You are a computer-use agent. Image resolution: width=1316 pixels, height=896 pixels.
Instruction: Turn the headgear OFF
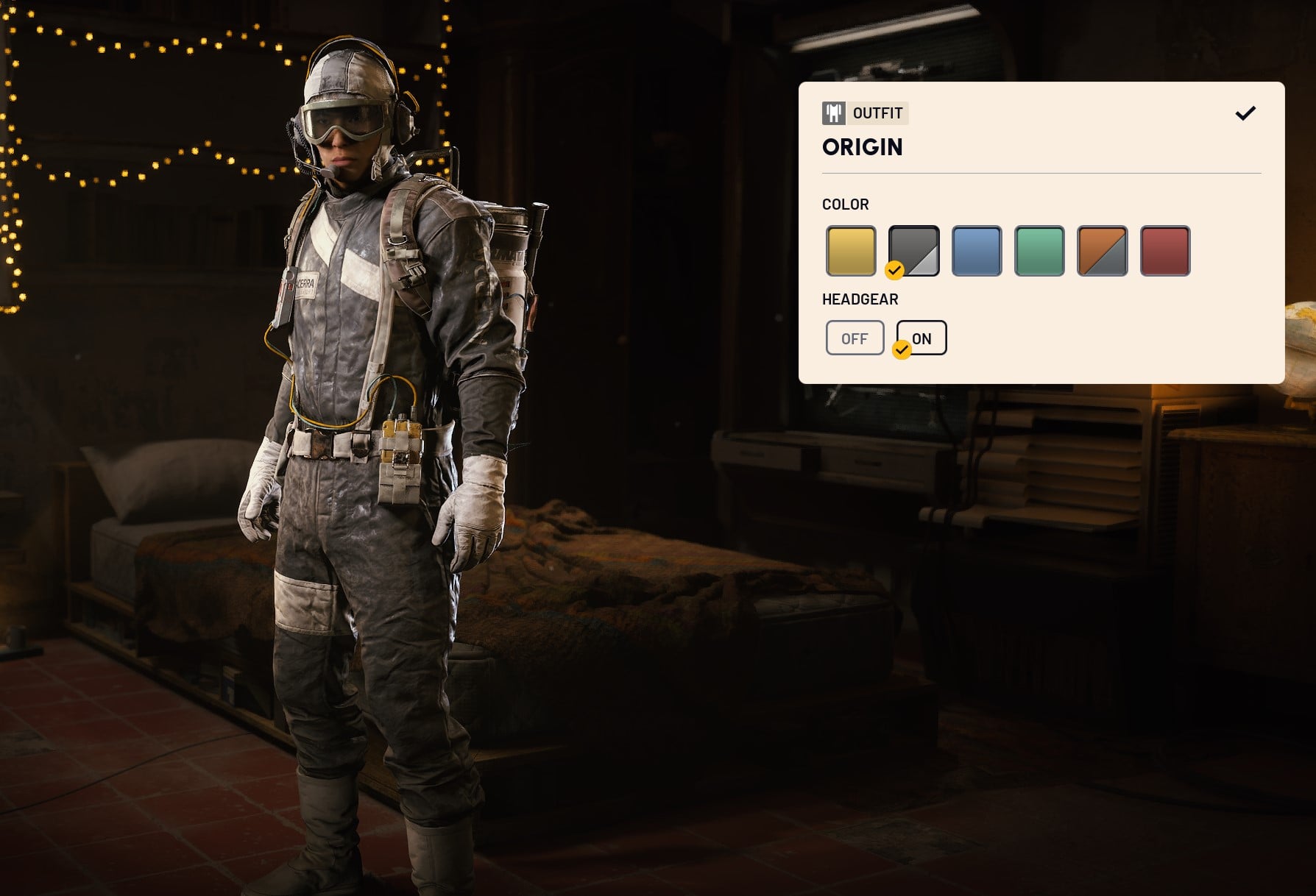(x=855, y=337)
